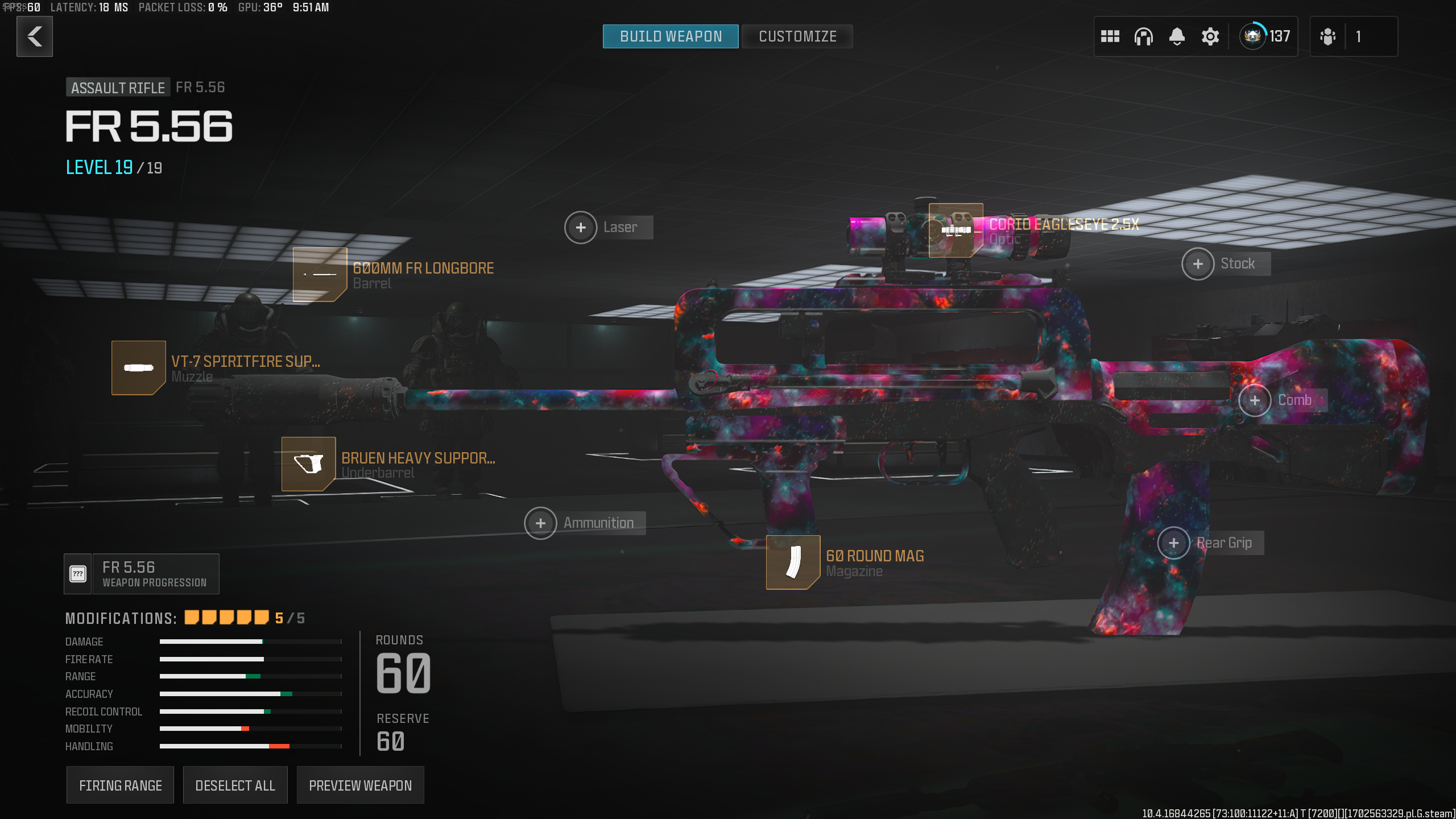
Task: Switch to the Customize tab
Action: 797,36
